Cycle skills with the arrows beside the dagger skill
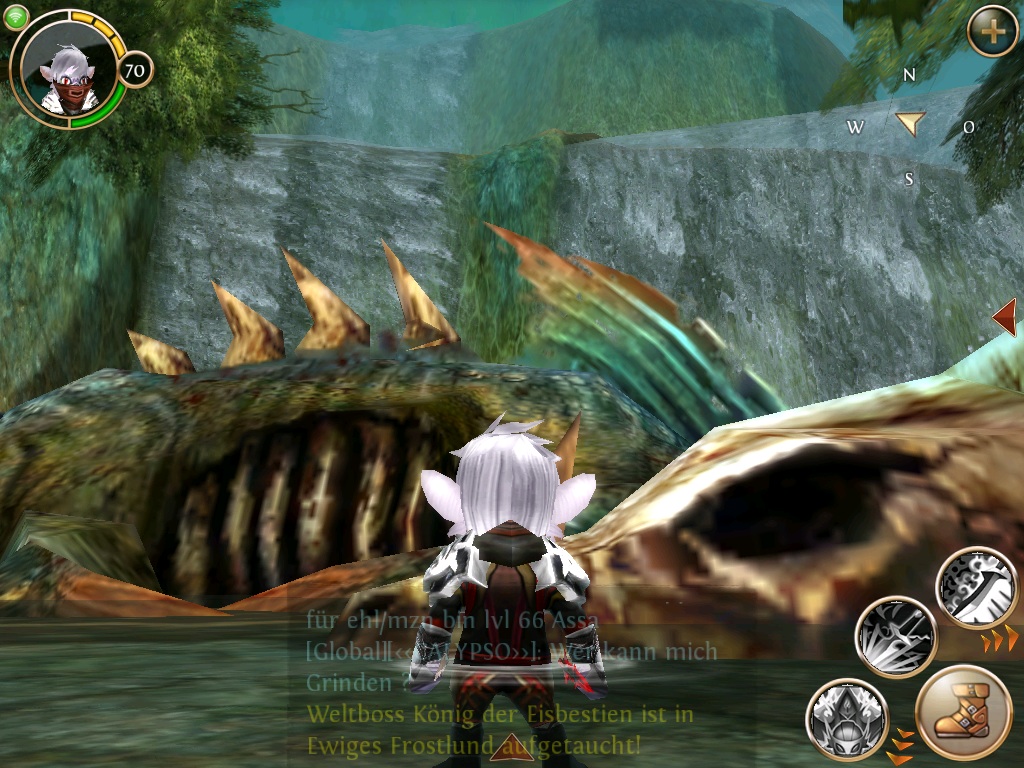This screenshot has height=768, width=1024. point(1000,638)
